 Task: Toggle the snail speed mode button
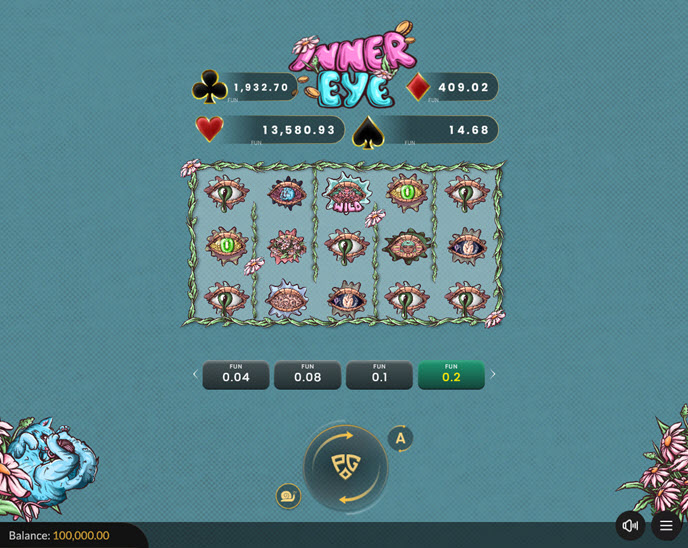click(288, 495)
